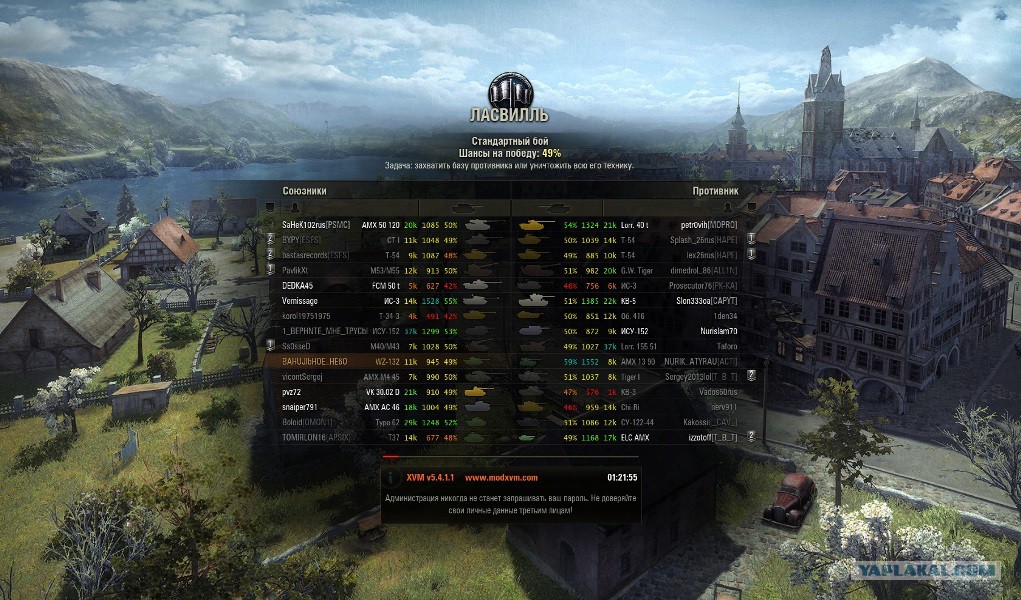Pick ally snaiper791 in the list
This screenshot has height=600, width=1021.
300,407
